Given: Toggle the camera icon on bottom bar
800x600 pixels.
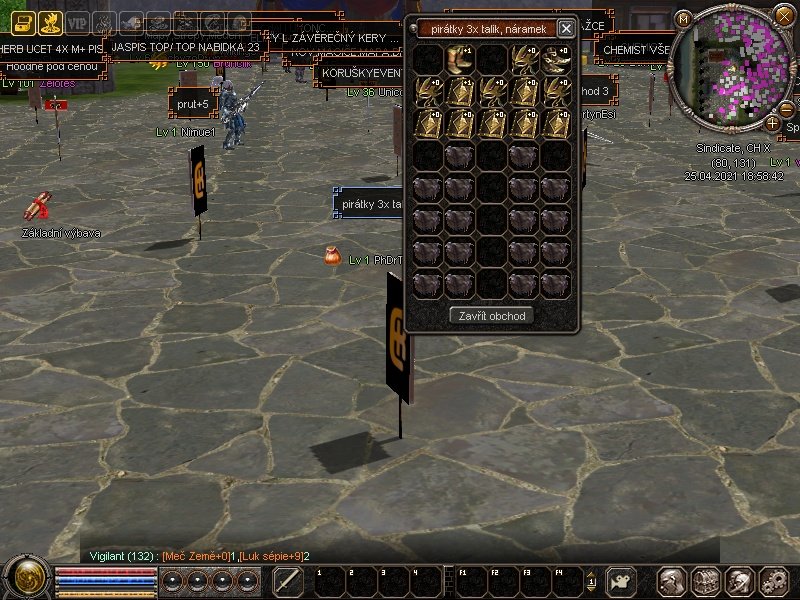Looking at the screenshot, I should (x=622, y=581).
